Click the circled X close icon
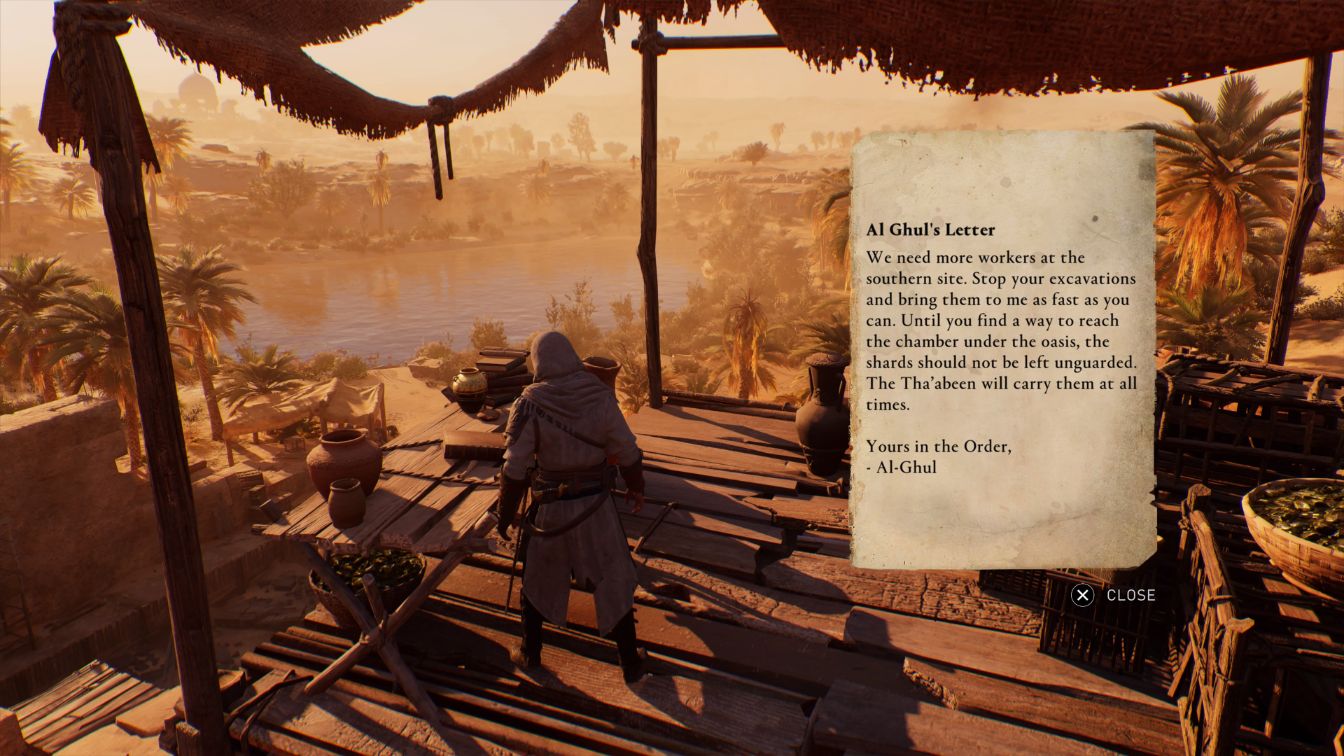Viewport: 1344px width, 756px height. click(1082, 595)
